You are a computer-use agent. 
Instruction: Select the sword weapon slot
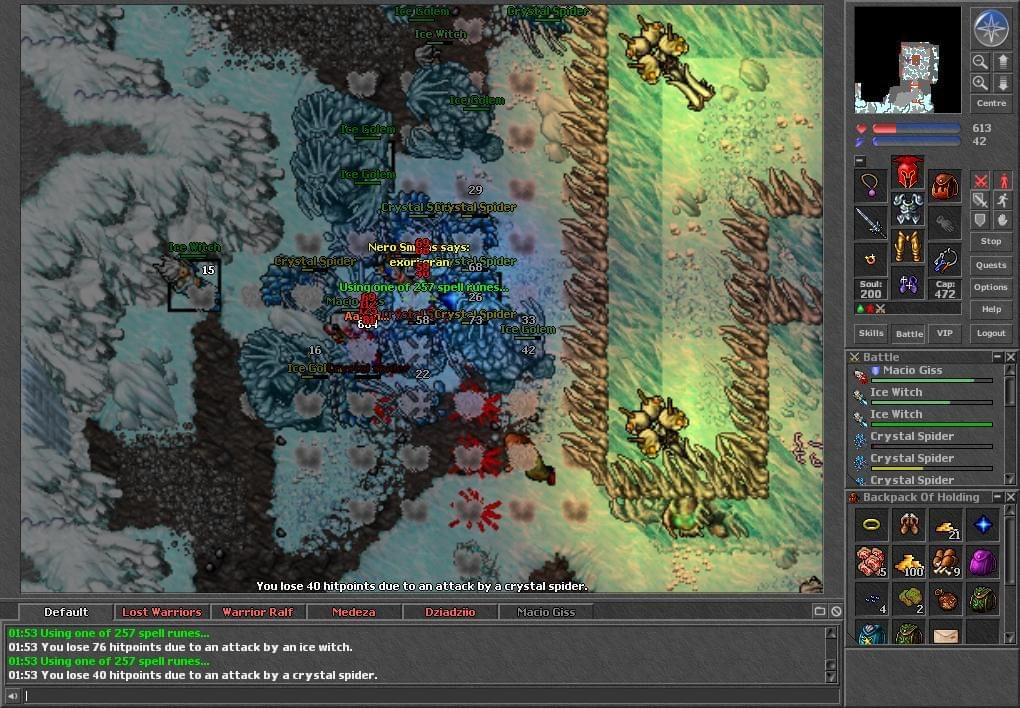point(870,222)
